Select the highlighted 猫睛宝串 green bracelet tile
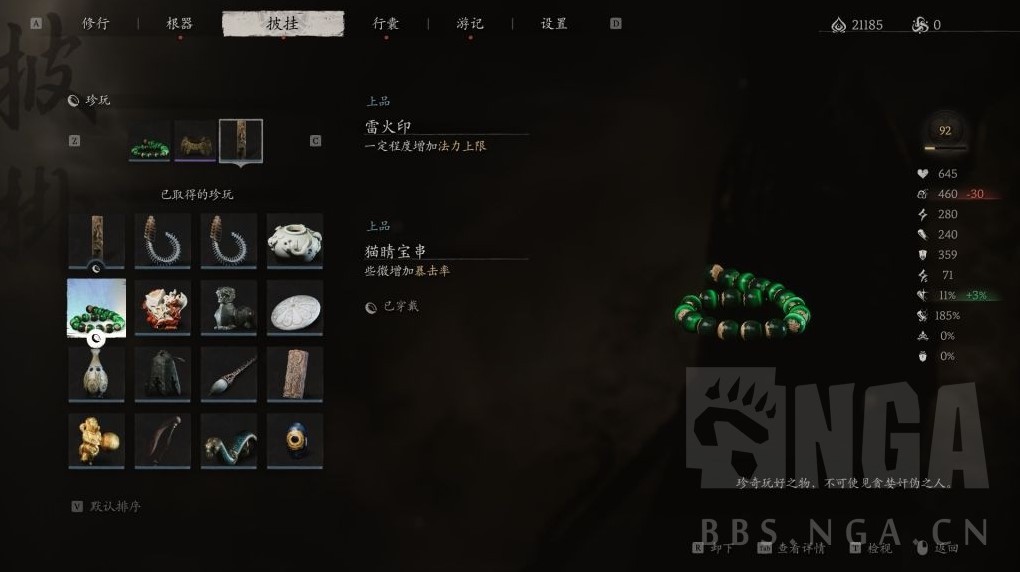 tap(97, 307)
